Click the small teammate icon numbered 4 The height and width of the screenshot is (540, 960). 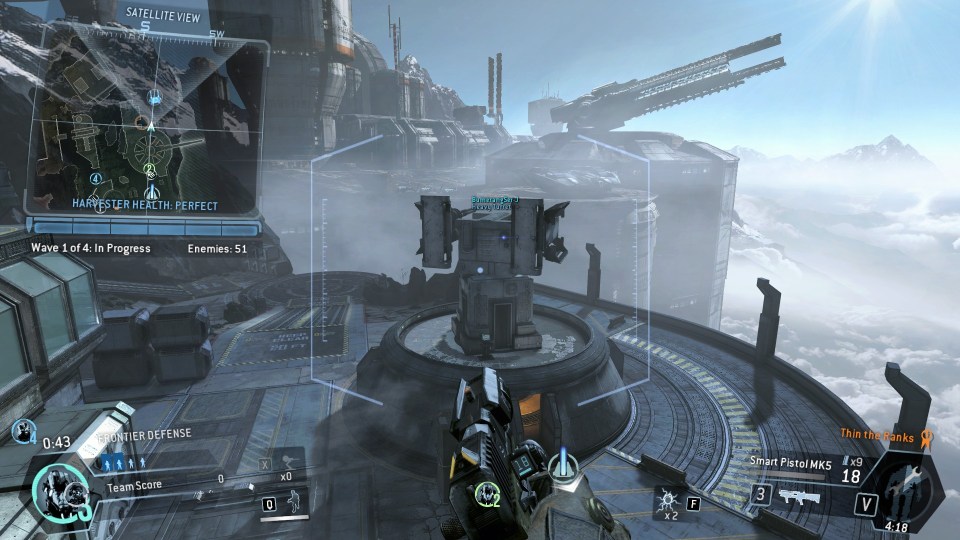click(x=22, y=431)
